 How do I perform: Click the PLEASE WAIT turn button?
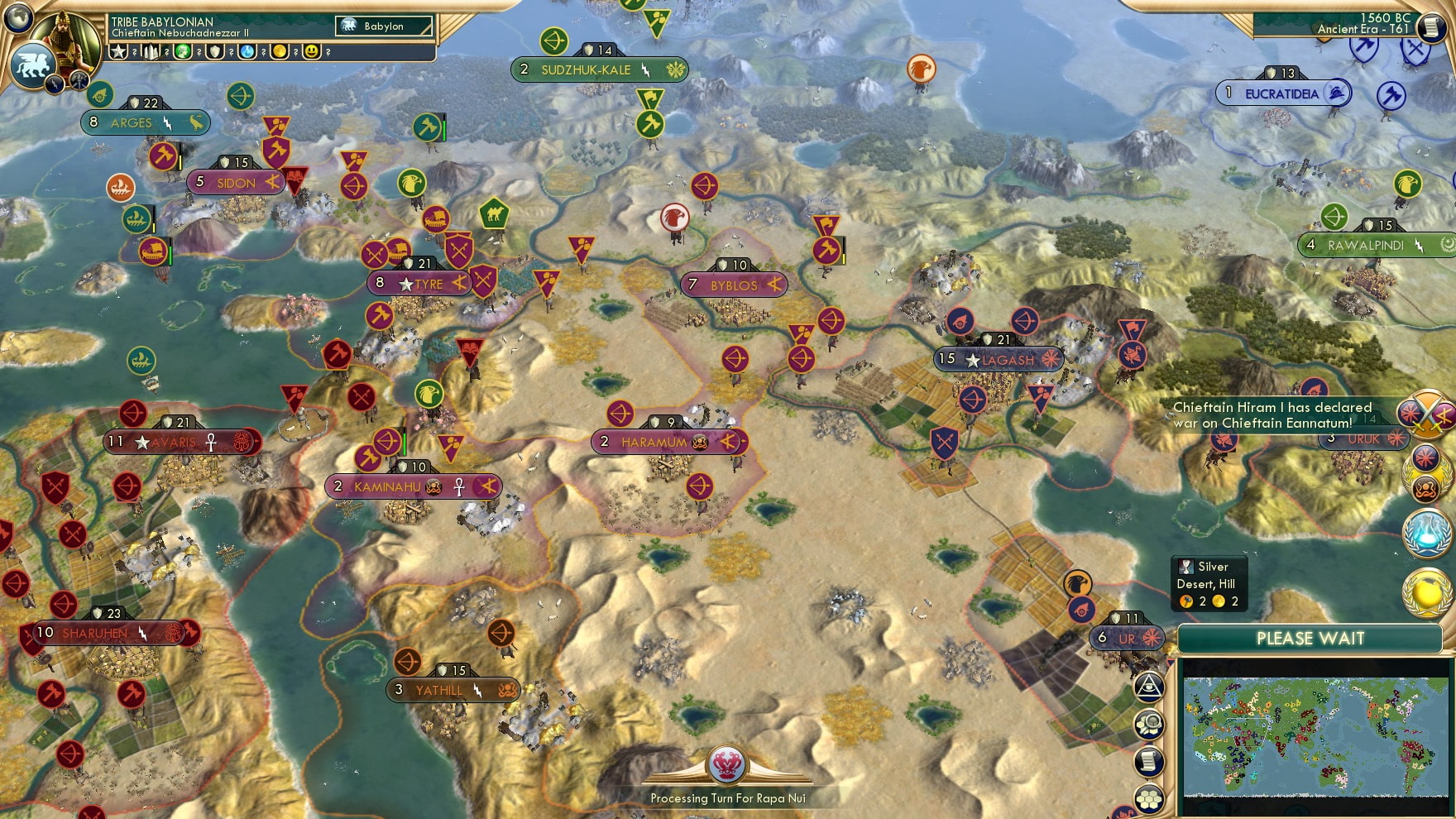(1310, 639)
